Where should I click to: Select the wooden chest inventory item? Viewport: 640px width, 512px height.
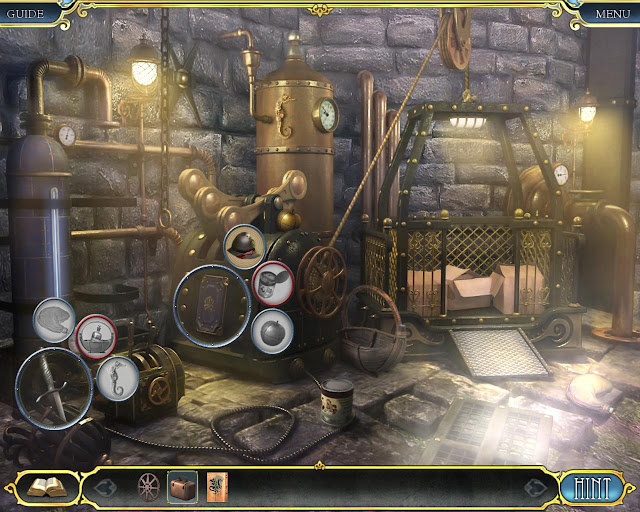tap(182, 487)
